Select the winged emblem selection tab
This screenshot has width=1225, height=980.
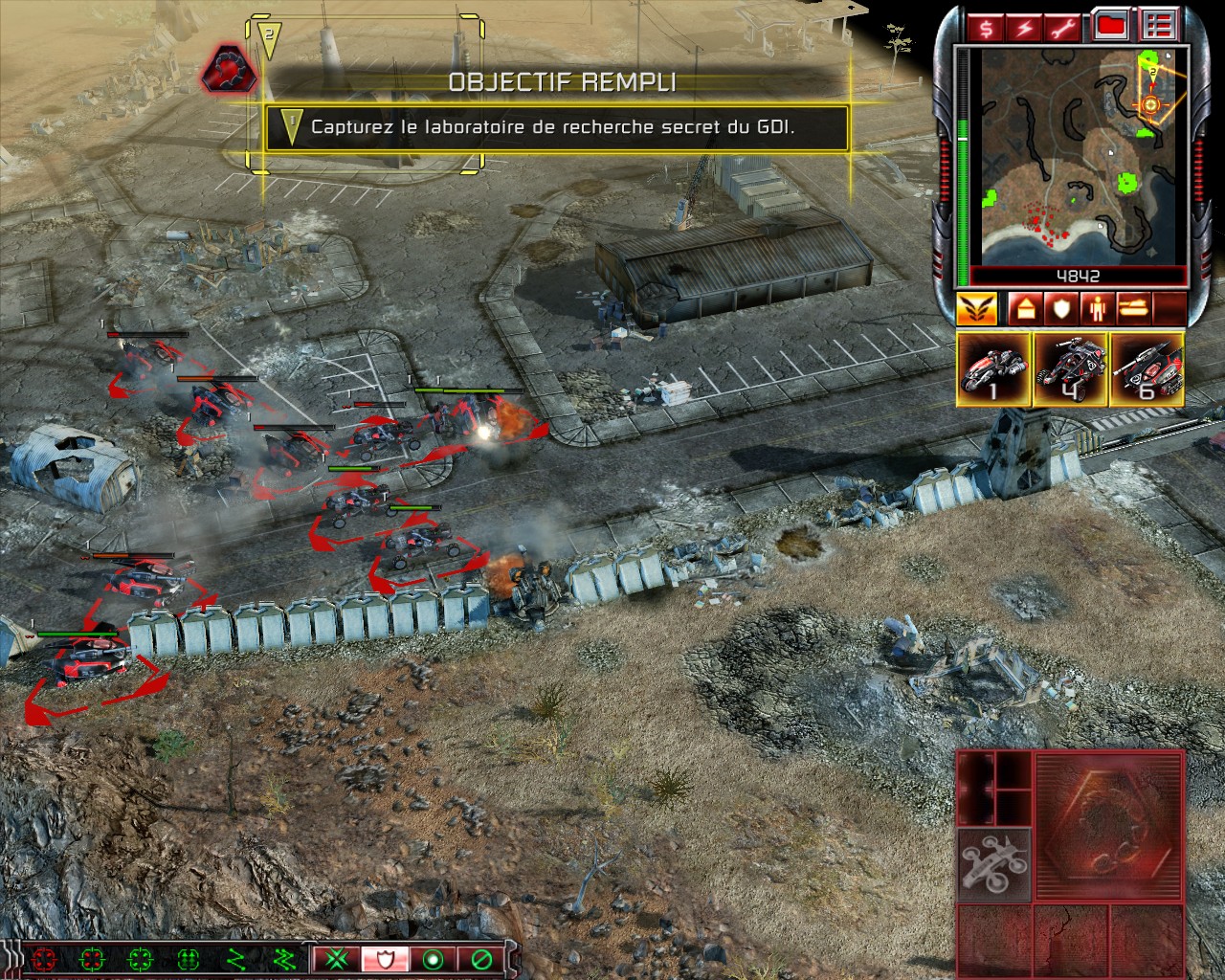[976, 308]
